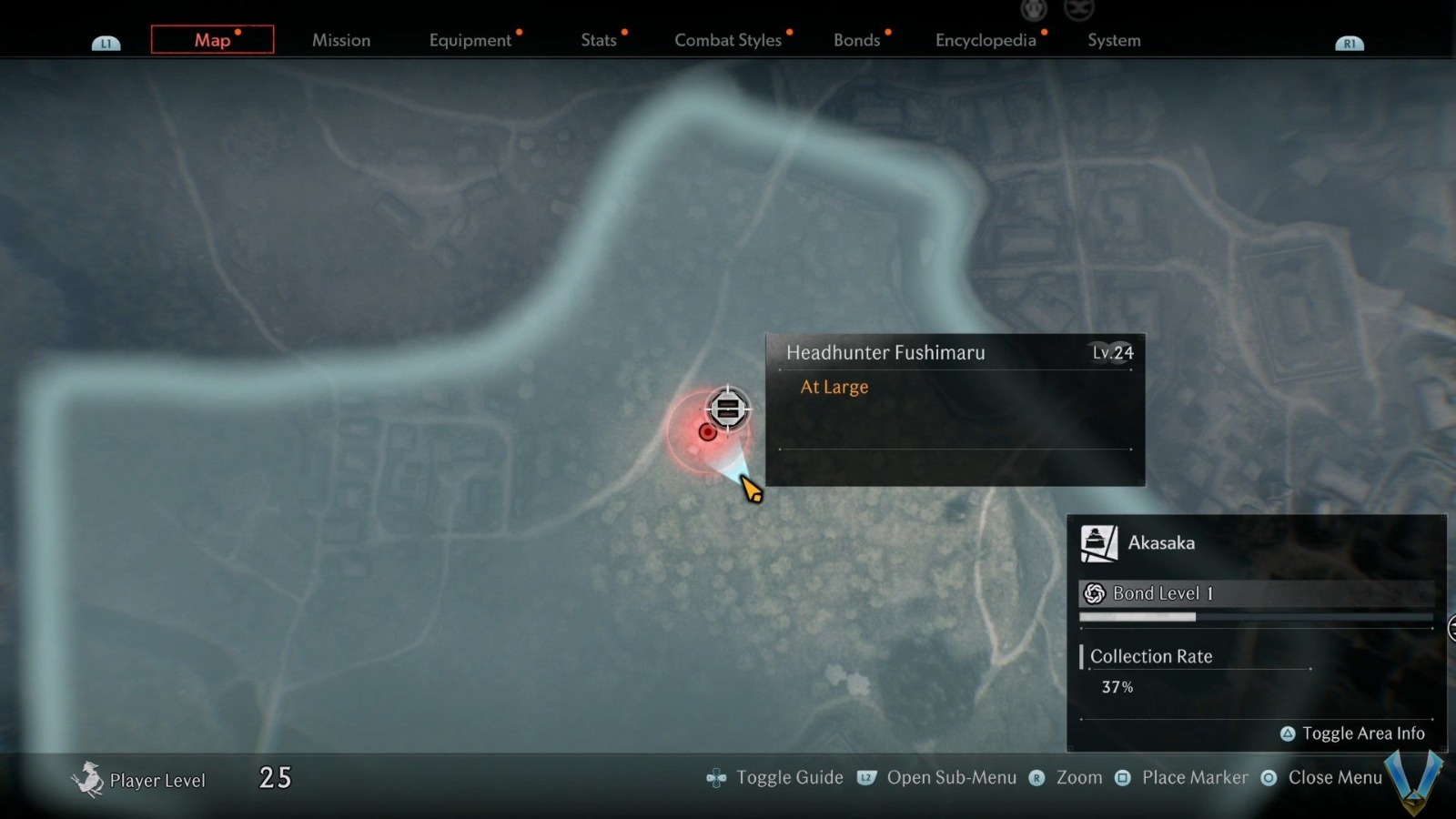Screen dimensions: 1456x819
Task: Toggle Area Info with the triangle button
Action: [1287, 733]
